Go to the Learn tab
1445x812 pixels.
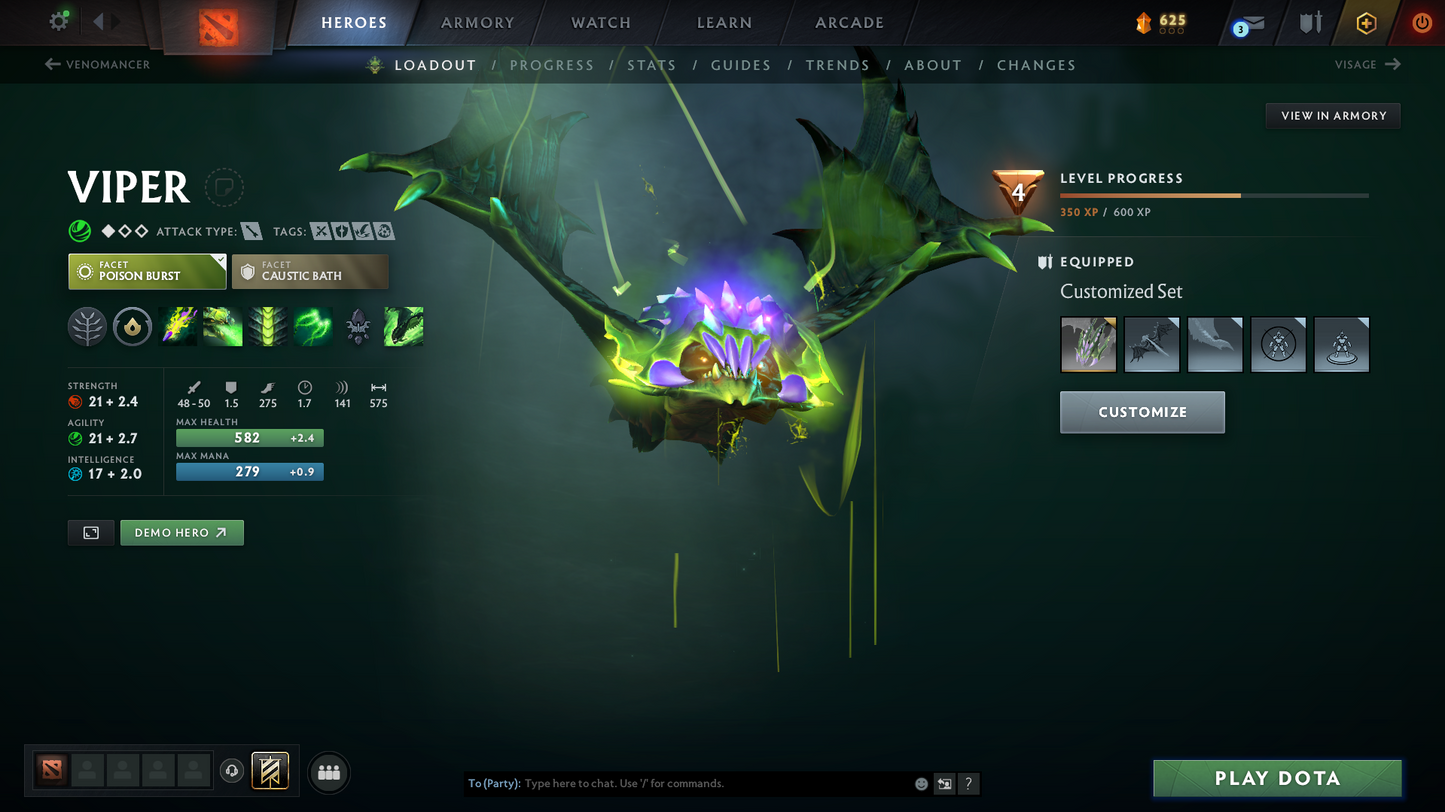tap(724, 22)
